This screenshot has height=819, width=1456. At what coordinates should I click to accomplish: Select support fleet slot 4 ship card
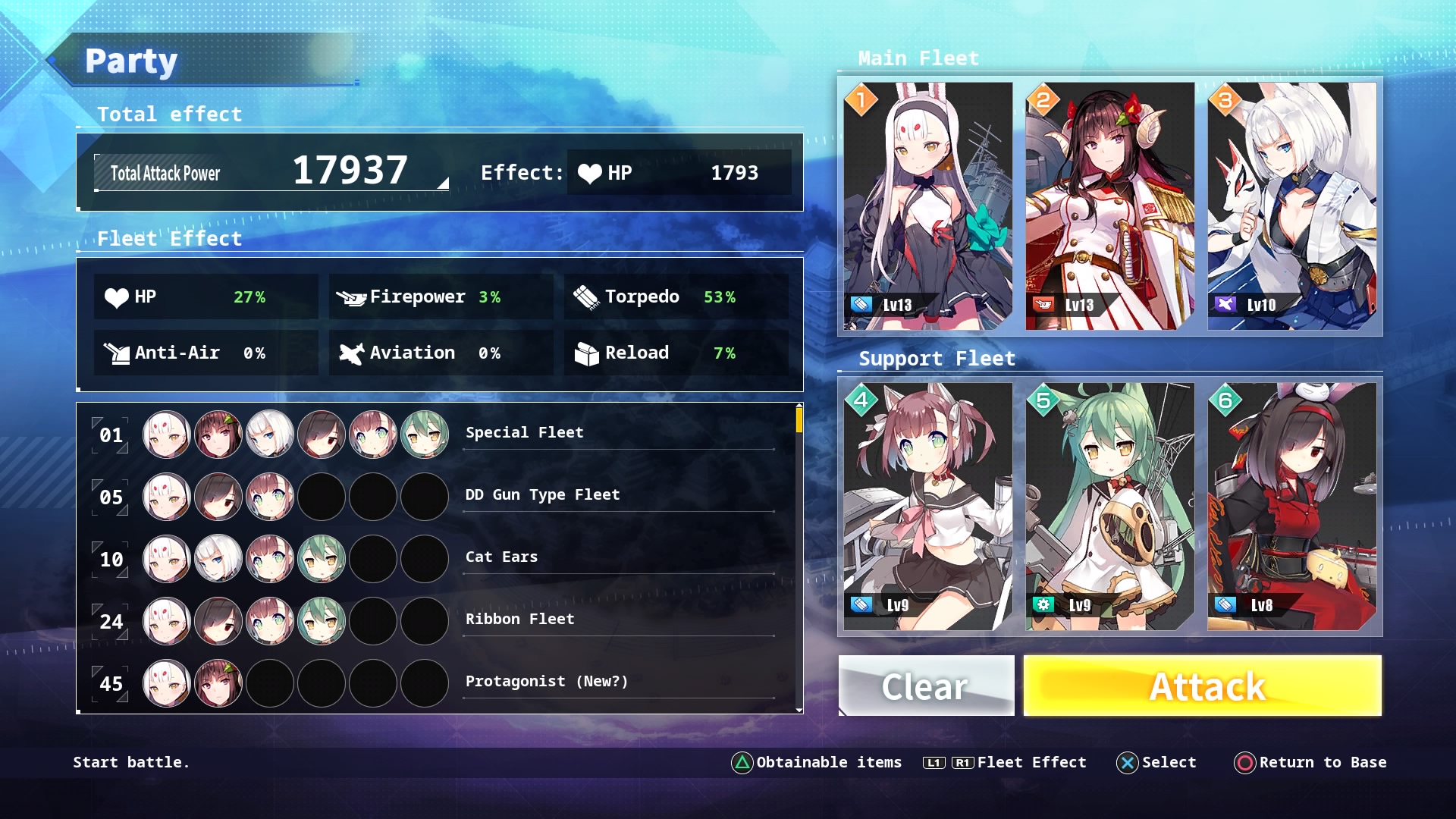tap(927, 506)
